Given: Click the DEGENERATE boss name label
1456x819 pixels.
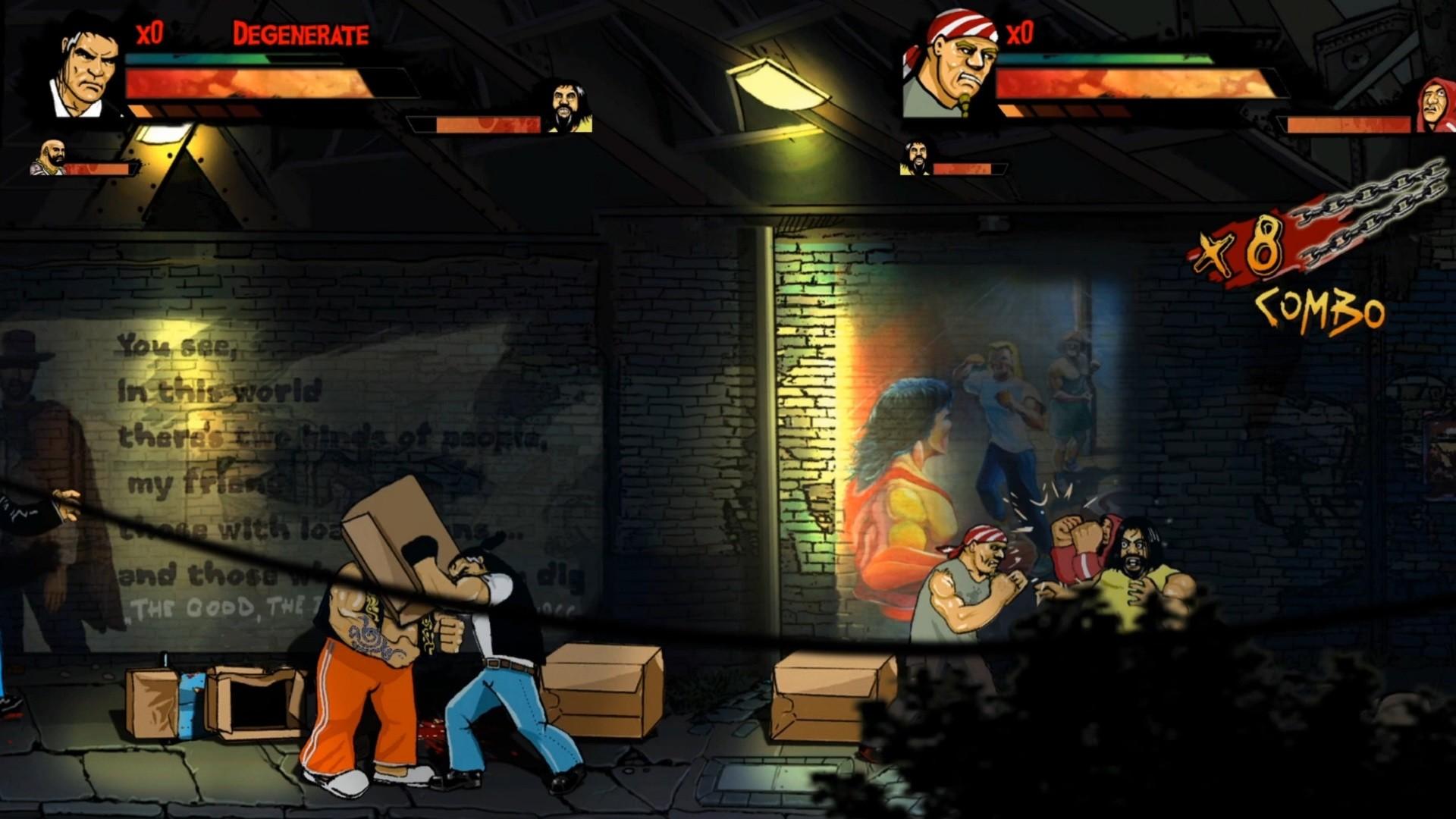Looking at the screenshot, I should point(300,33).
